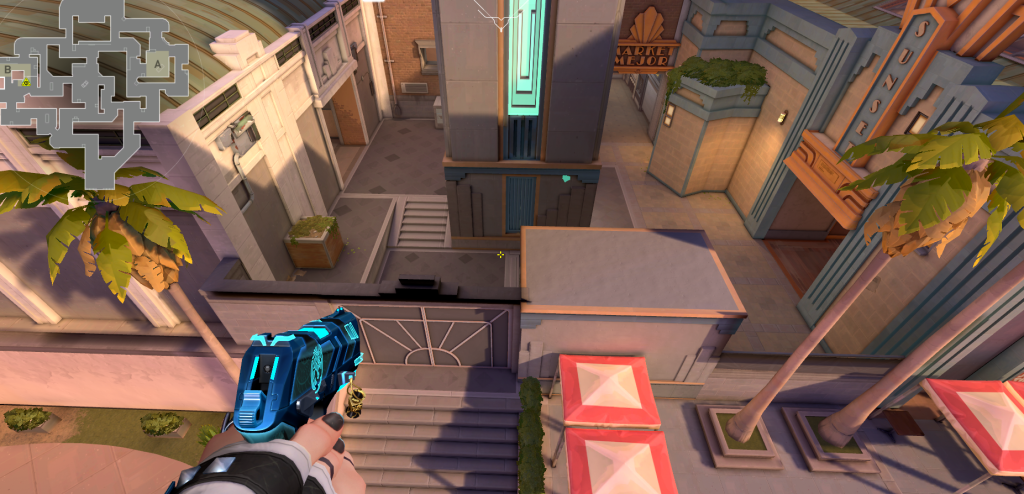Select the A site marker on the minimap
Viewport: 1024px width, 494px height.
156,64
